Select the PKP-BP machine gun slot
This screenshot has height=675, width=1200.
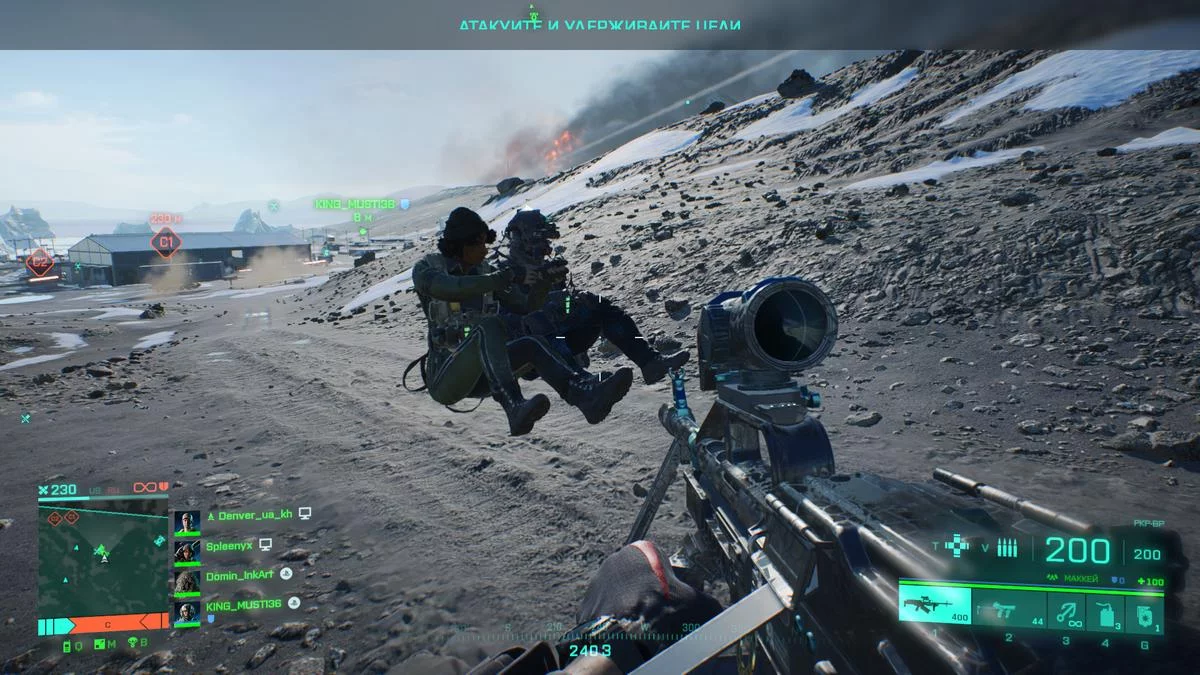point(934,606)
